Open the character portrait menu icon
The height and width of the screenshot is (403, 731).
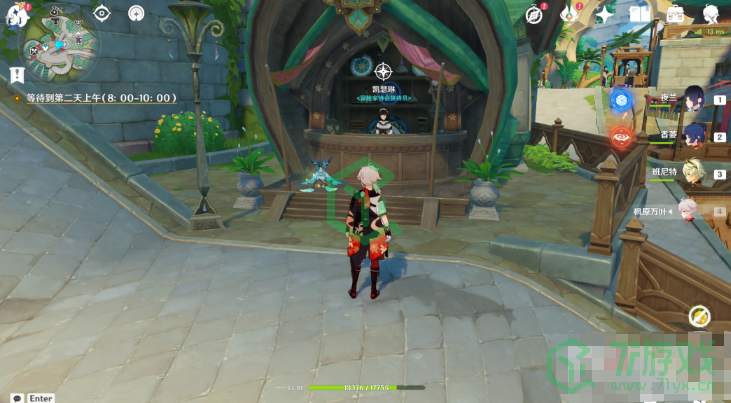[x=710, y=14]
